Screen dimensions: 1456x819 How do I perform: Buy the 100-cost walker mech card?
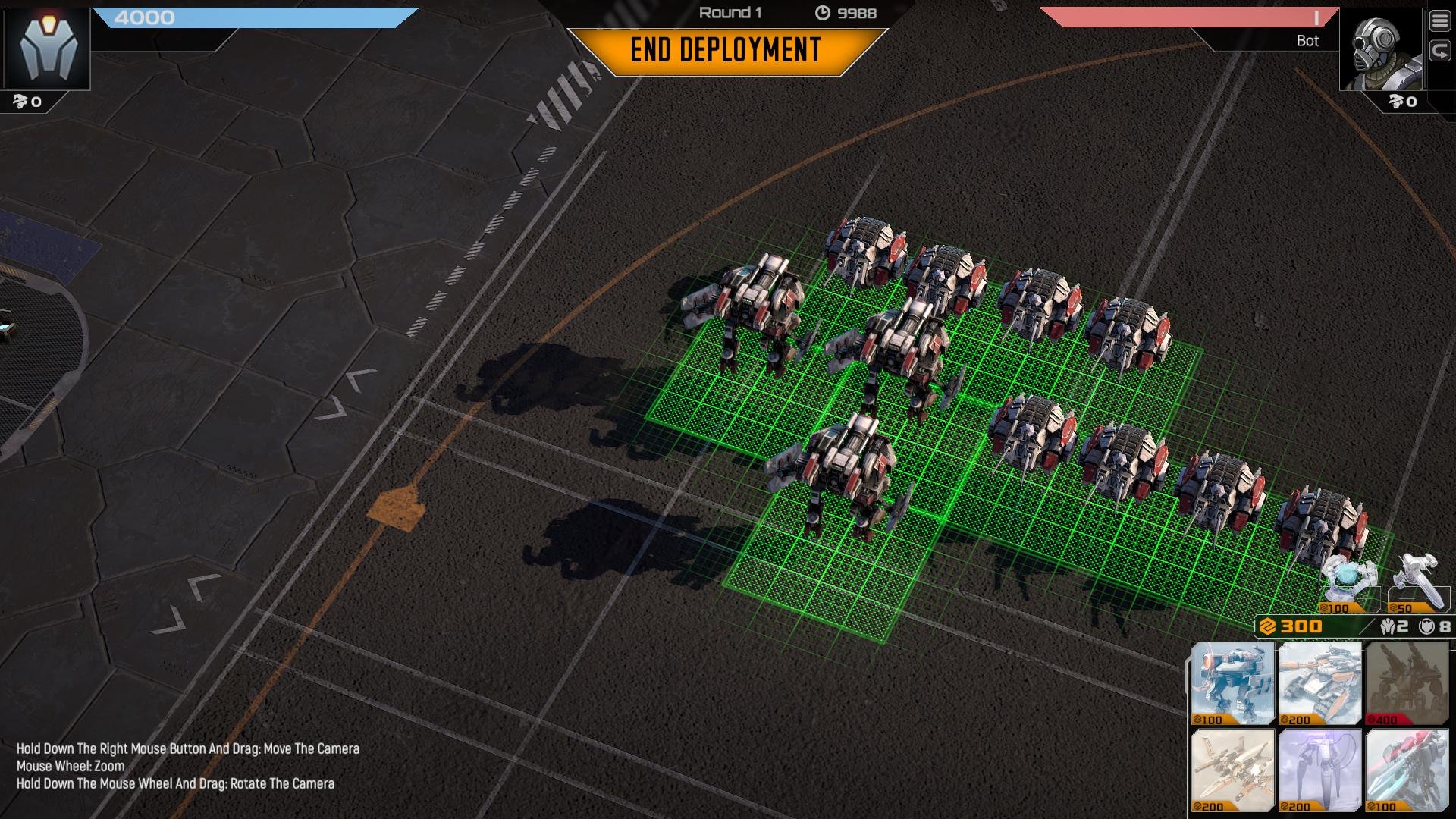coord(1232,683)
